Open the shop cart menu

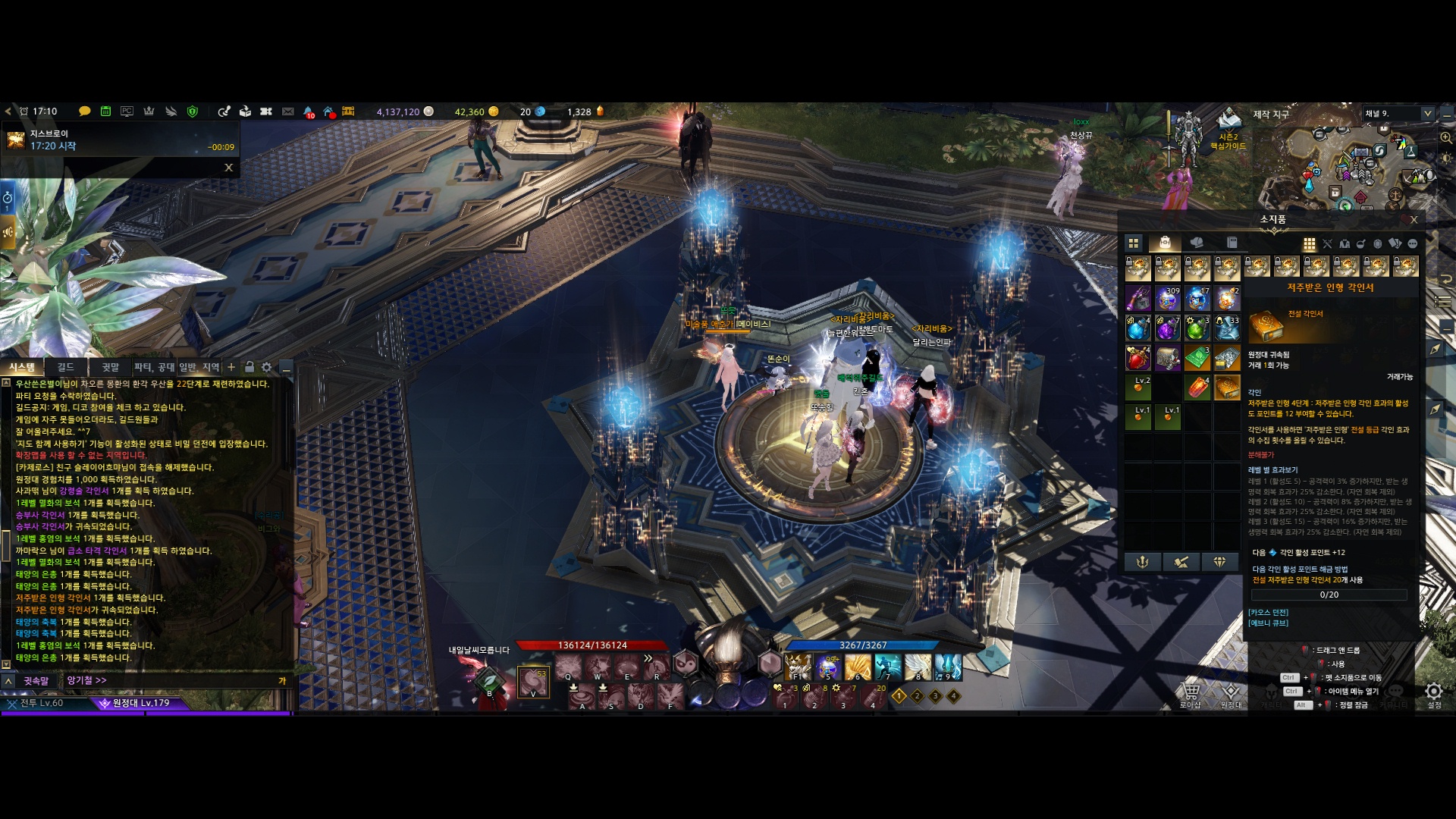(x=1190, y=692)
